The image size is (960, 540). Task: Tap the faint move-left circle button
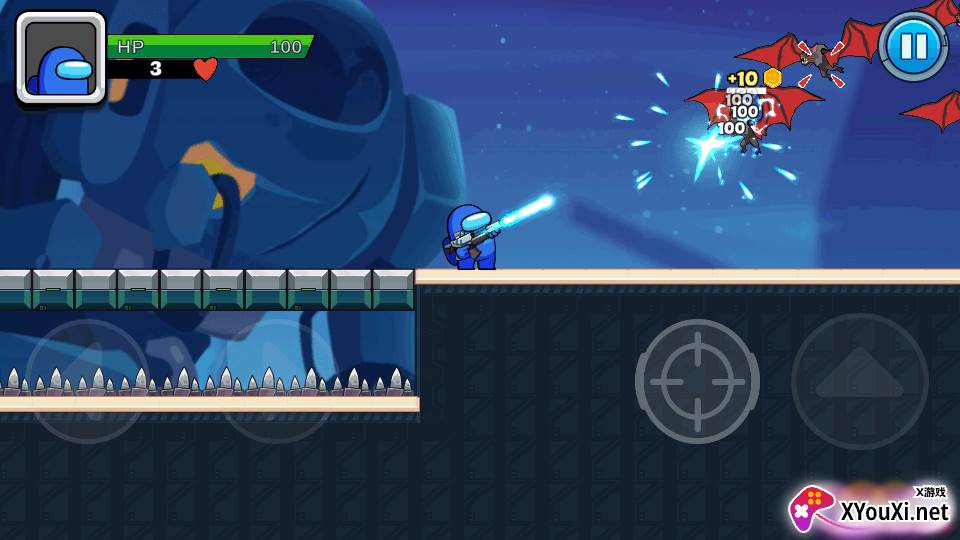click(x=87, y=381)
